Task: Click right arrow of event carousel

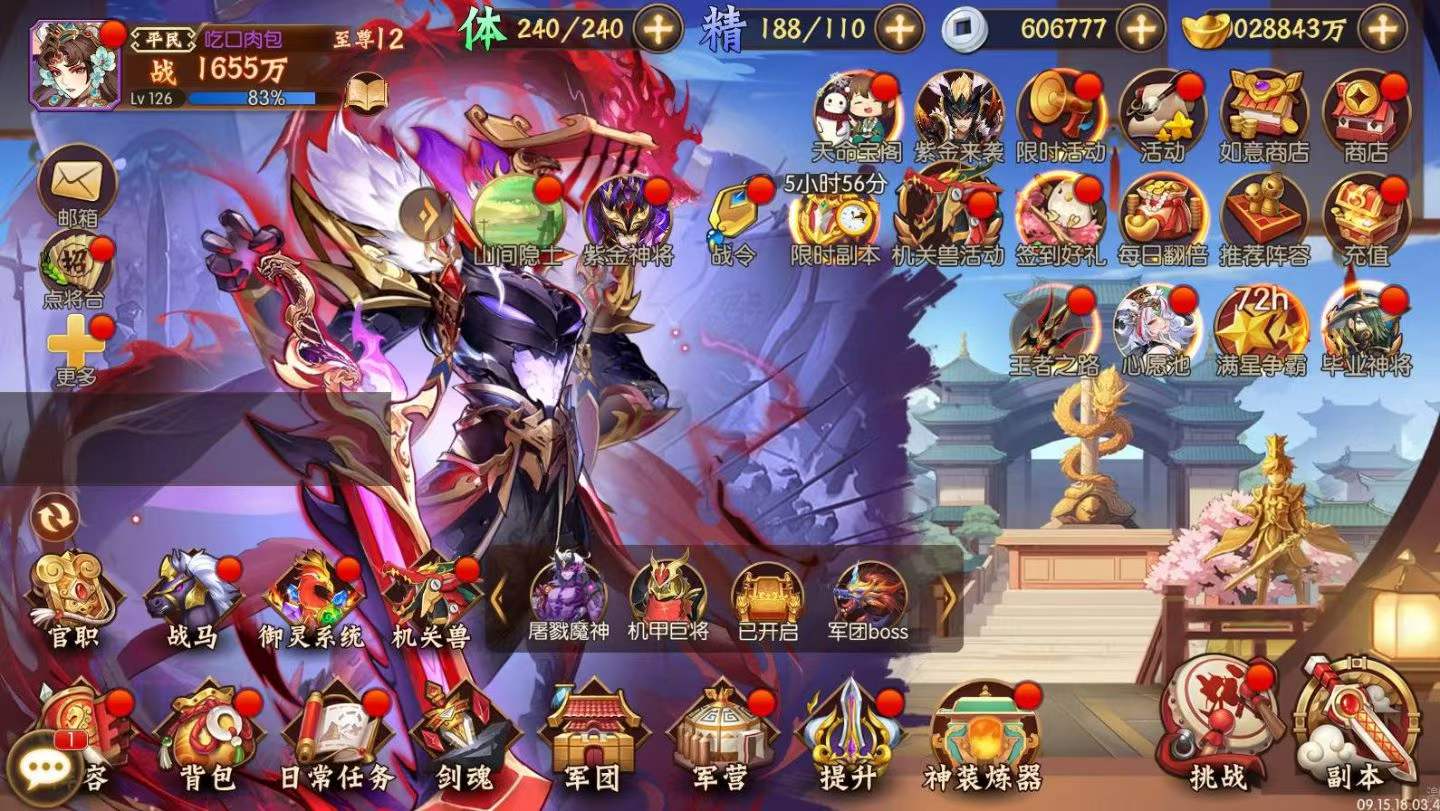Action: (946, 600)
